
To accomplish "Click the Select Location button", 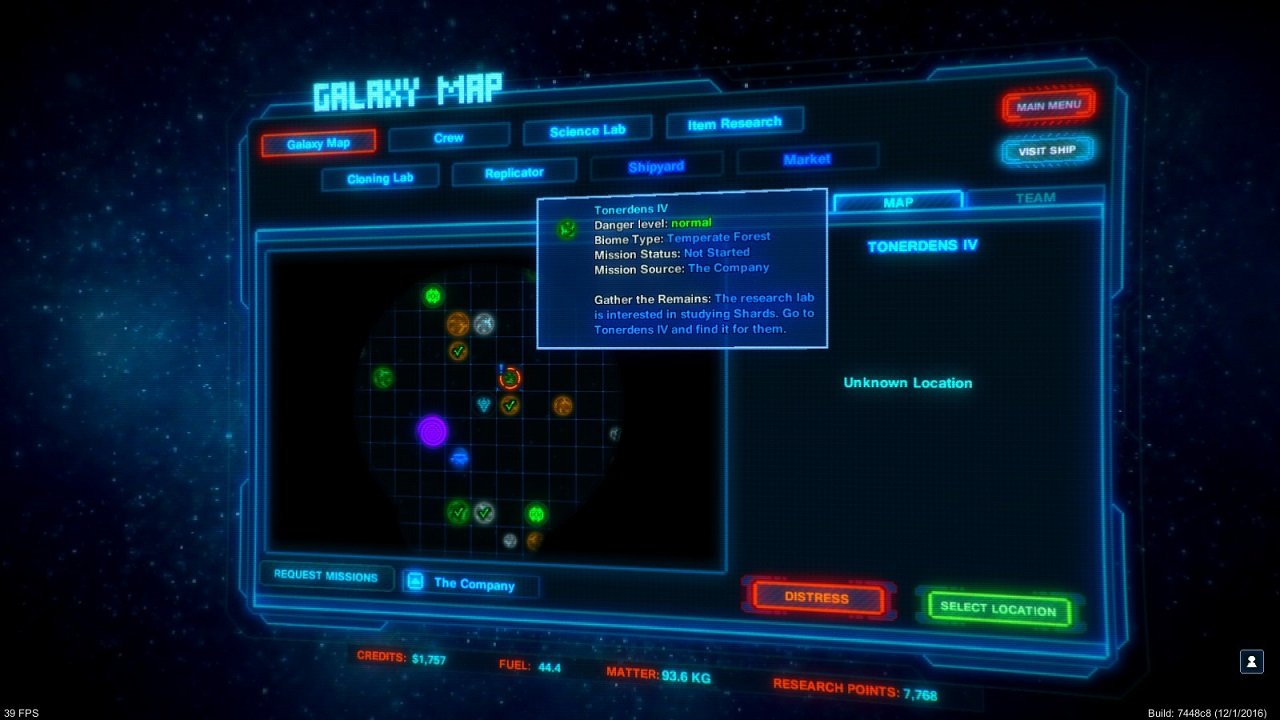I will 1000,606.
